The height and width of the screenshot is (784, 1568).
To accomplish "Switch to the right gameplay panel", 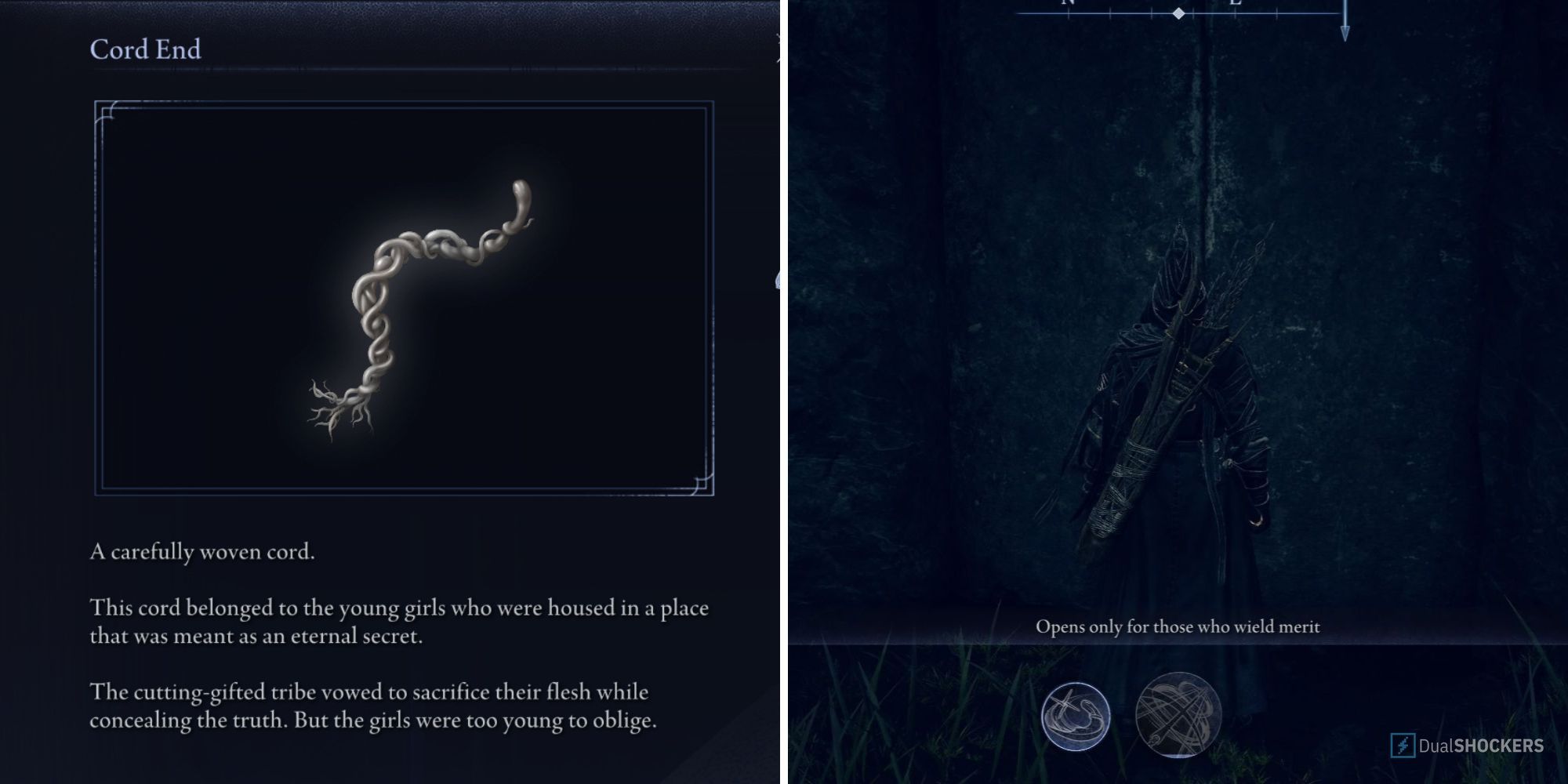I will pyautogui.click(x=1176, y=392).
